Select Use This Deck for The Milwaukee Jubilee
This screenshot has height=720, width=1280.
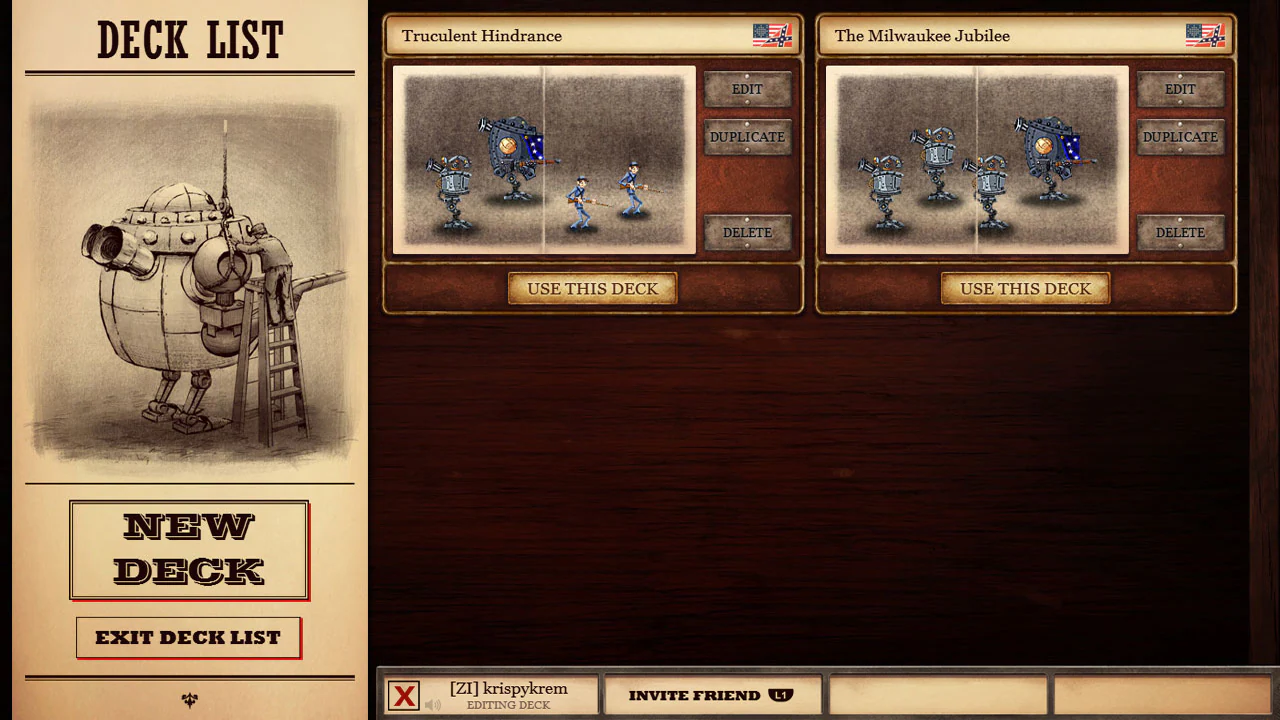tap(1025, 288)
